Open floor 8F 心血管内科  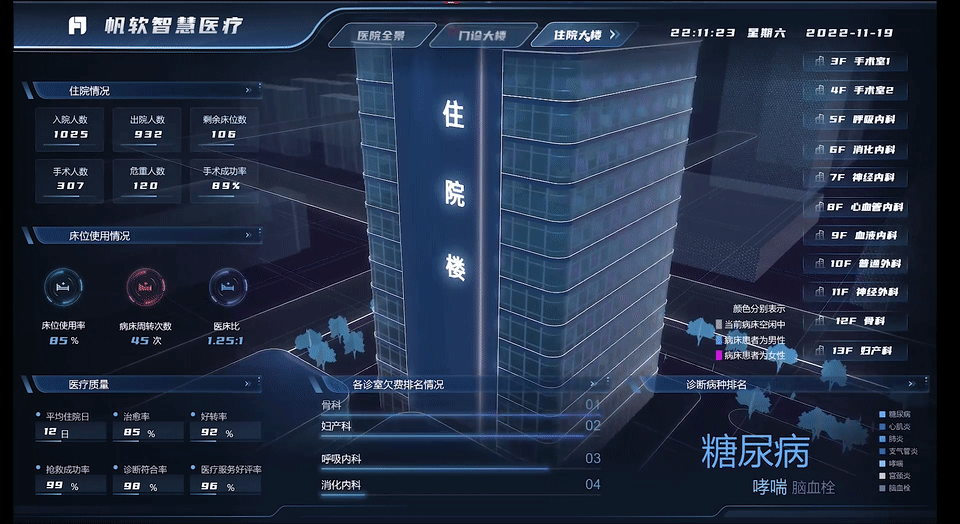855,207
